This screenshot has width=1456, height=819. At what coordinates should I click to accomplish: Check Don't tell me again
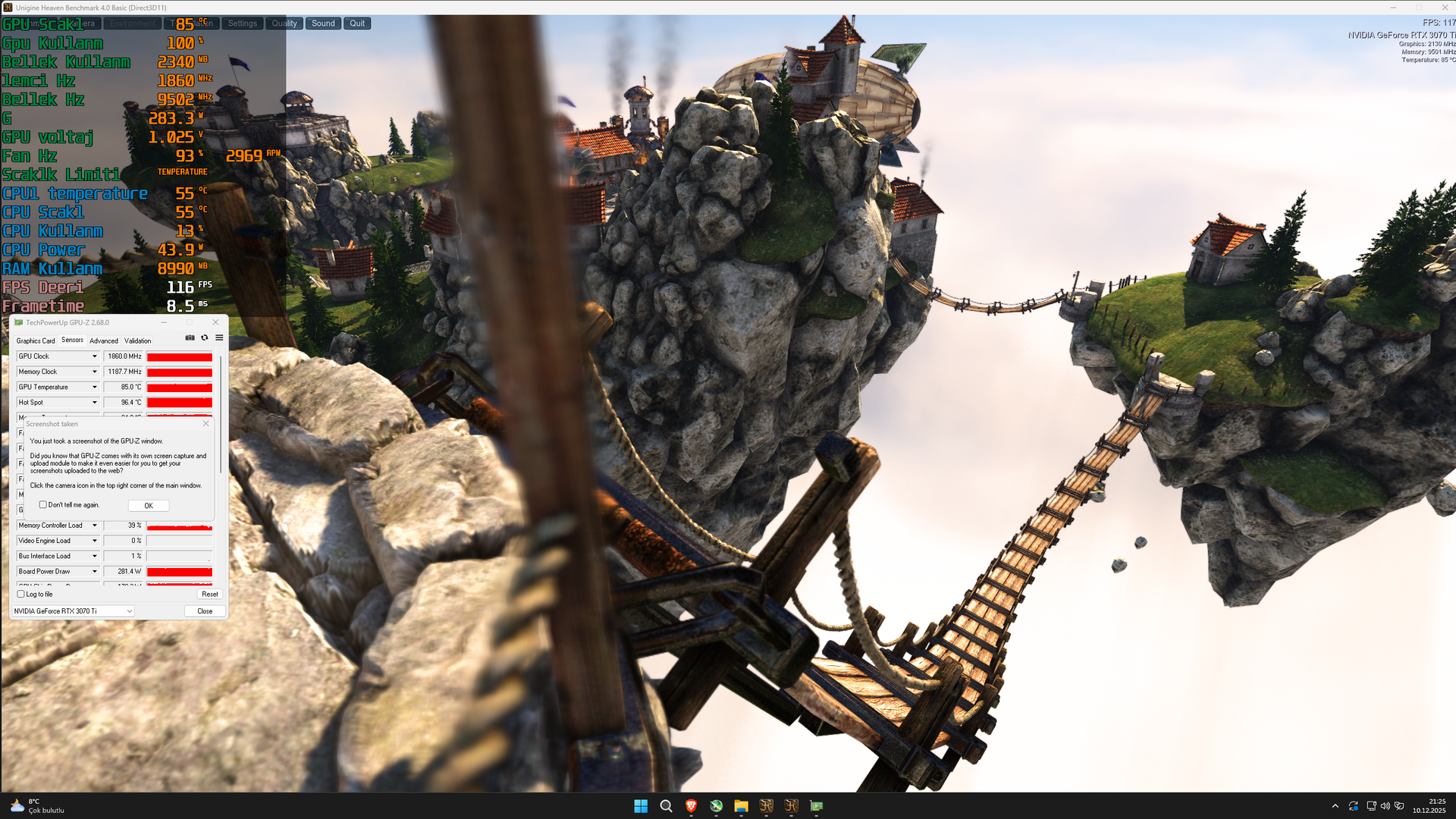click(x=42, y=504)
